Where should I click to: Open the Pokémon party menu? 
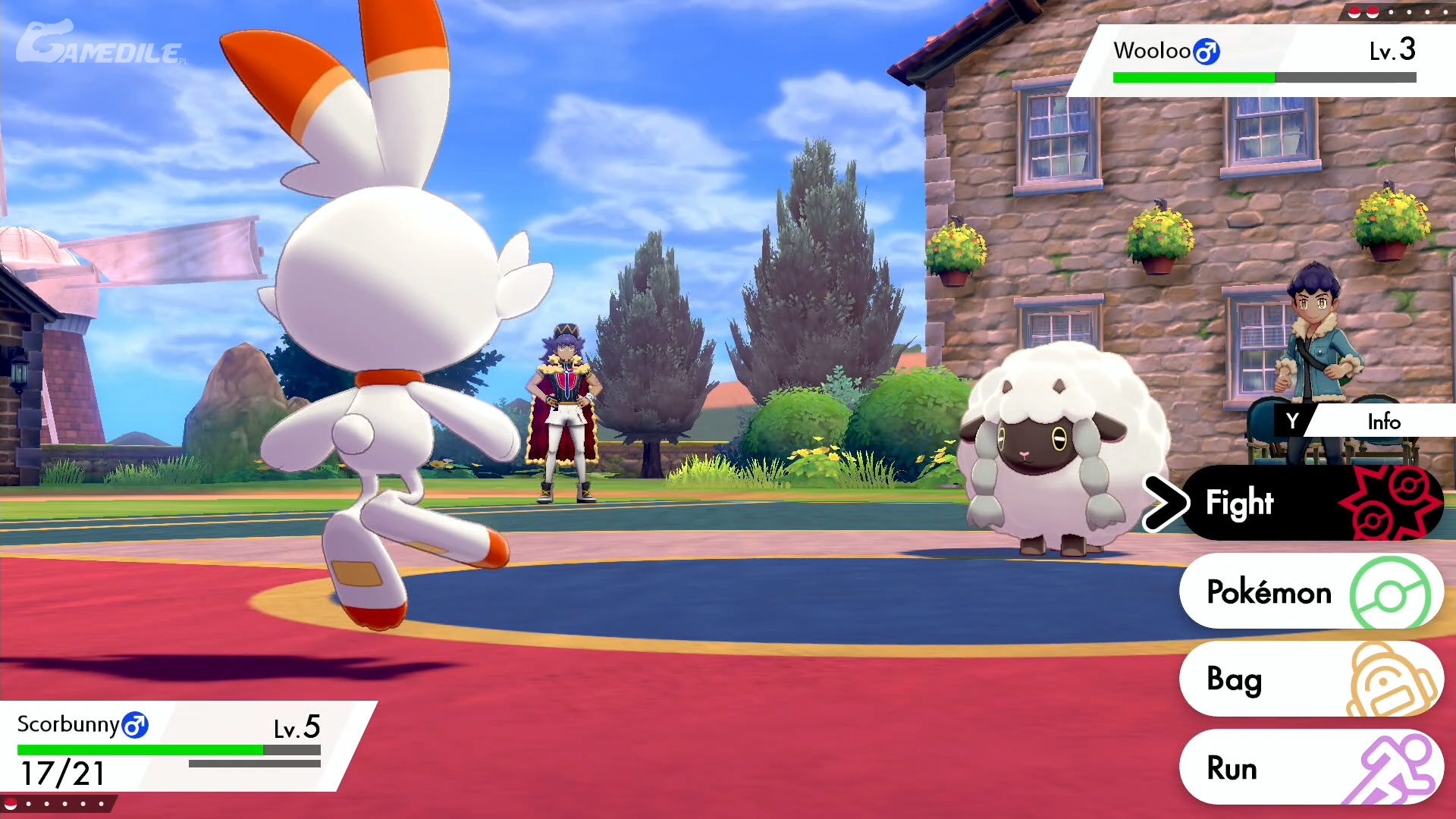pos(1310,591)
